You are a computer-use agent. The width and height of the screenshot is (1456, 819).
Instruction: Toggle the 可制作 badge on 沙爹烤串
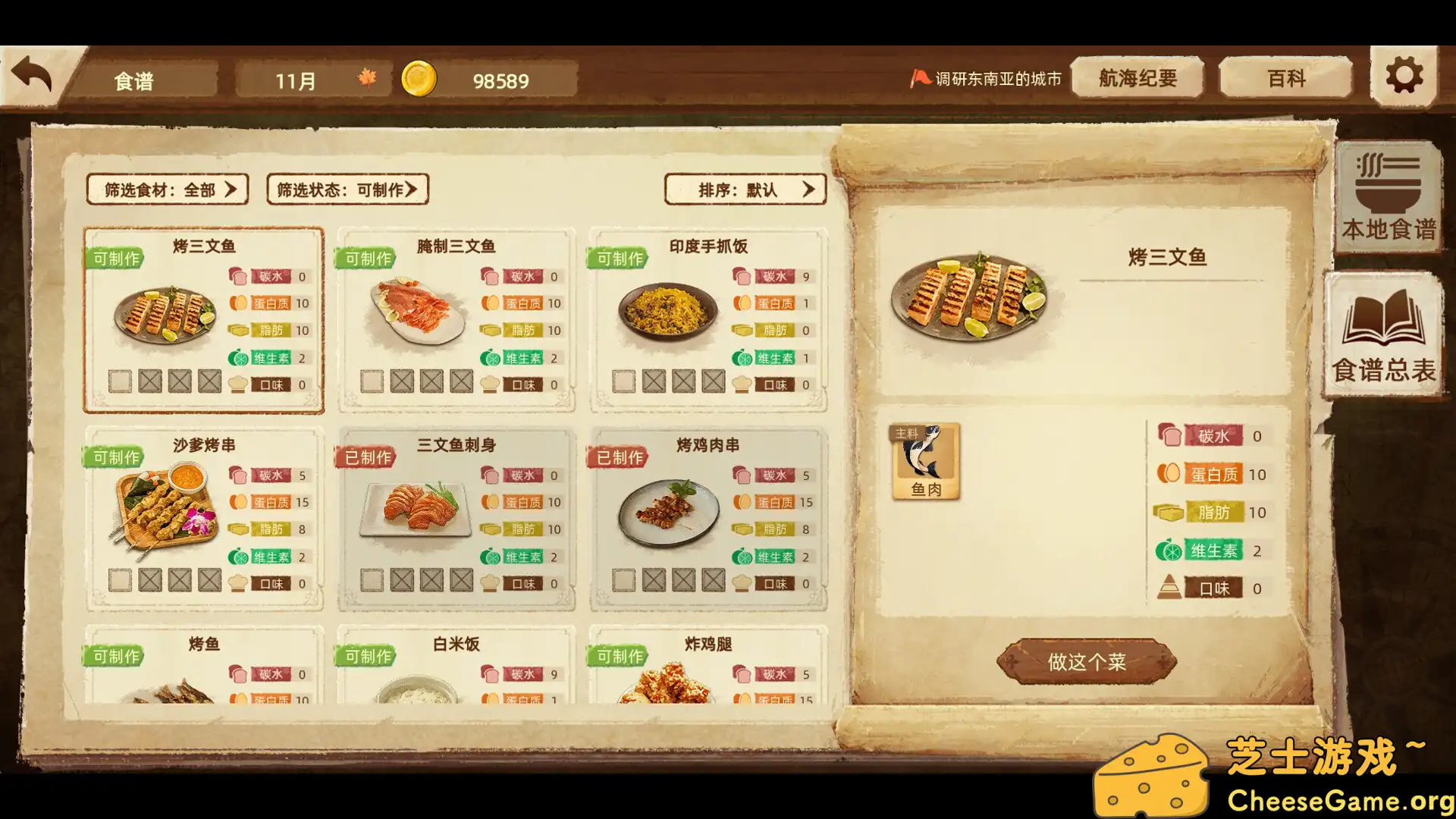click(x=112, y=456)
